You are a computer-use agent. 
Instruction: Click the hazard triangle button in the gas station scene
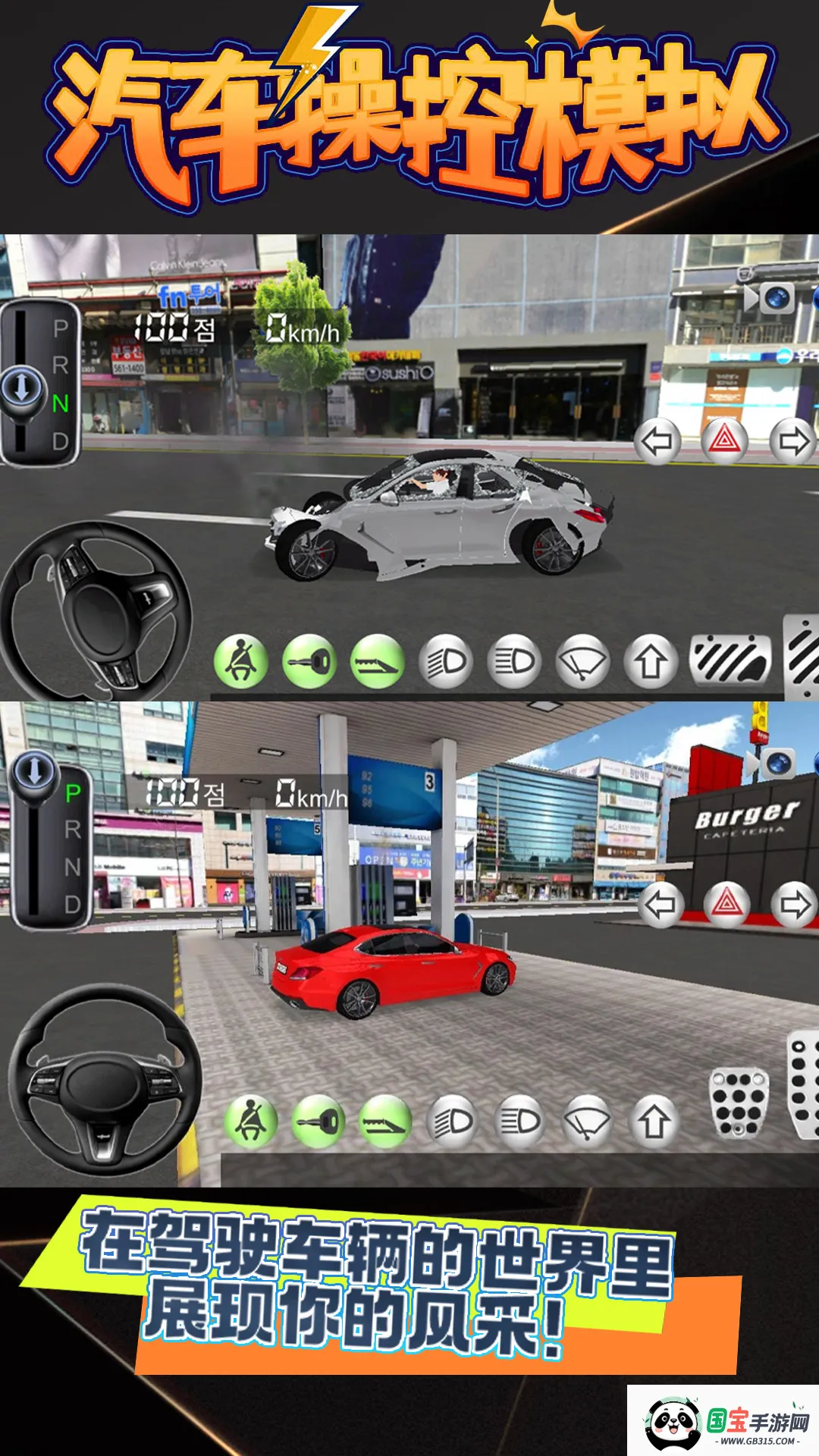pyautogui.click(x=726, y=903)
